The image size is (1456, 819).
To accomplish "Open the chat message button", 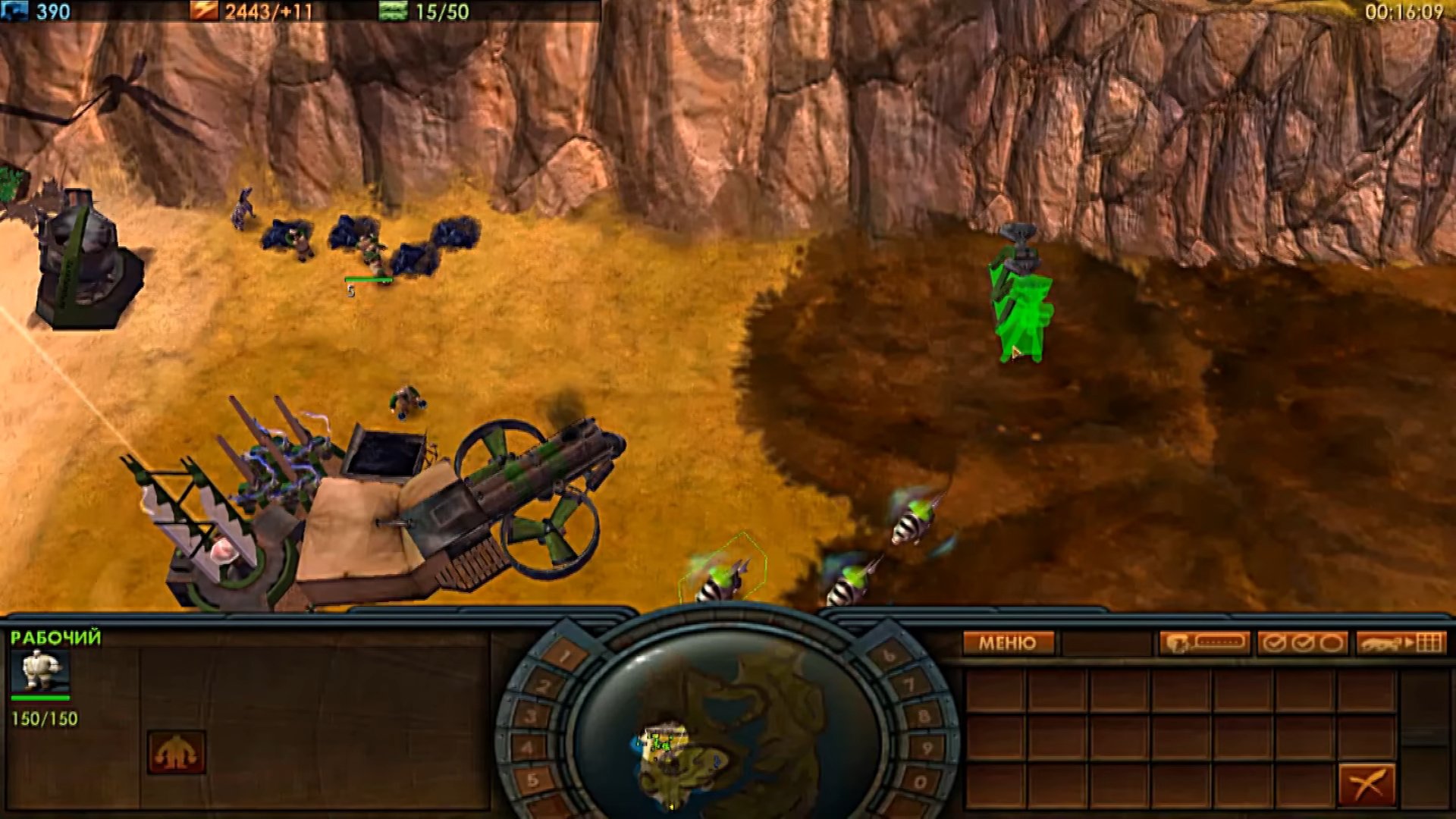I will tap(1203, 644).
